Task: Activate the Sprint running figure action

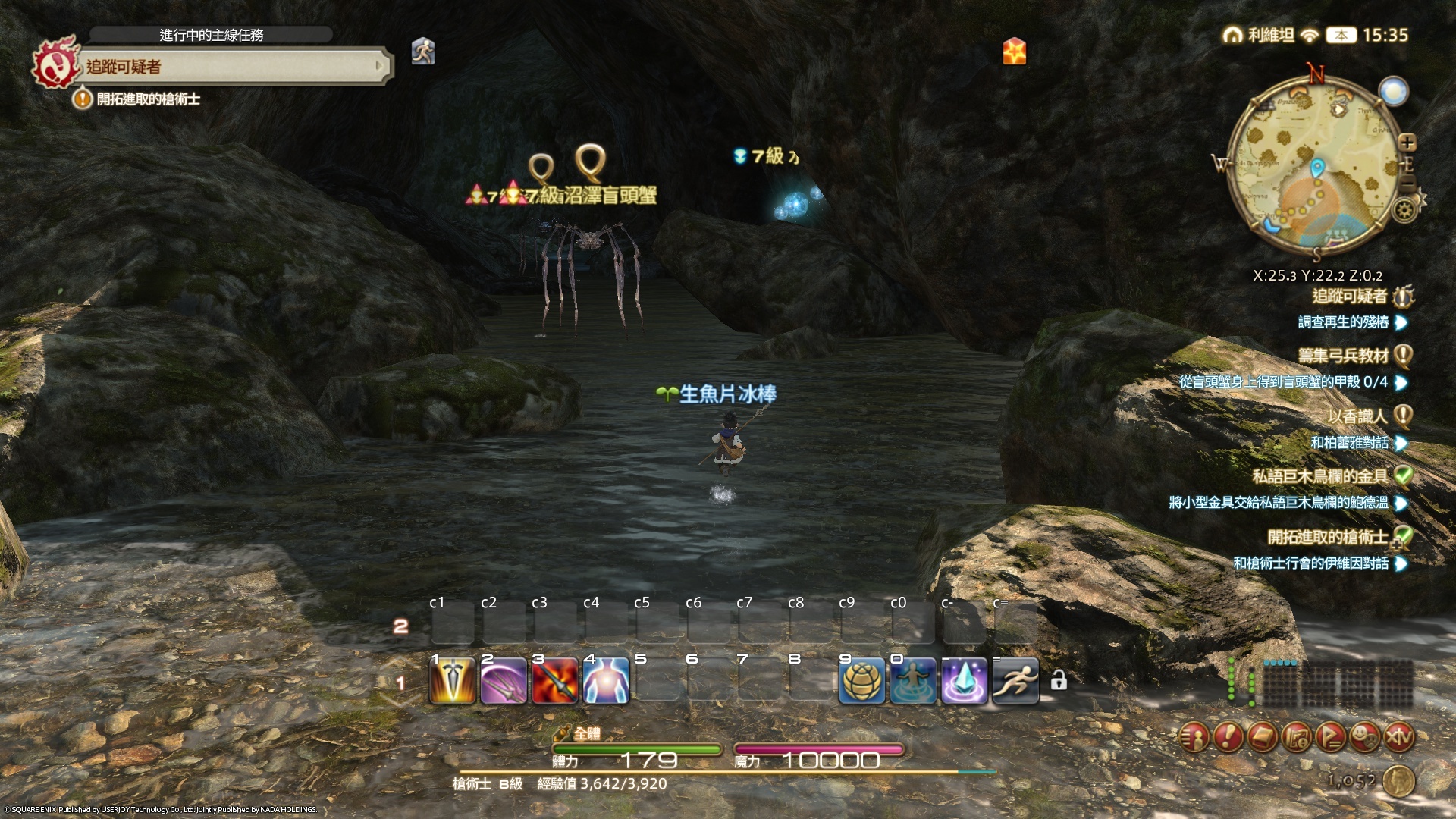Action: [x=1015, y=681]
